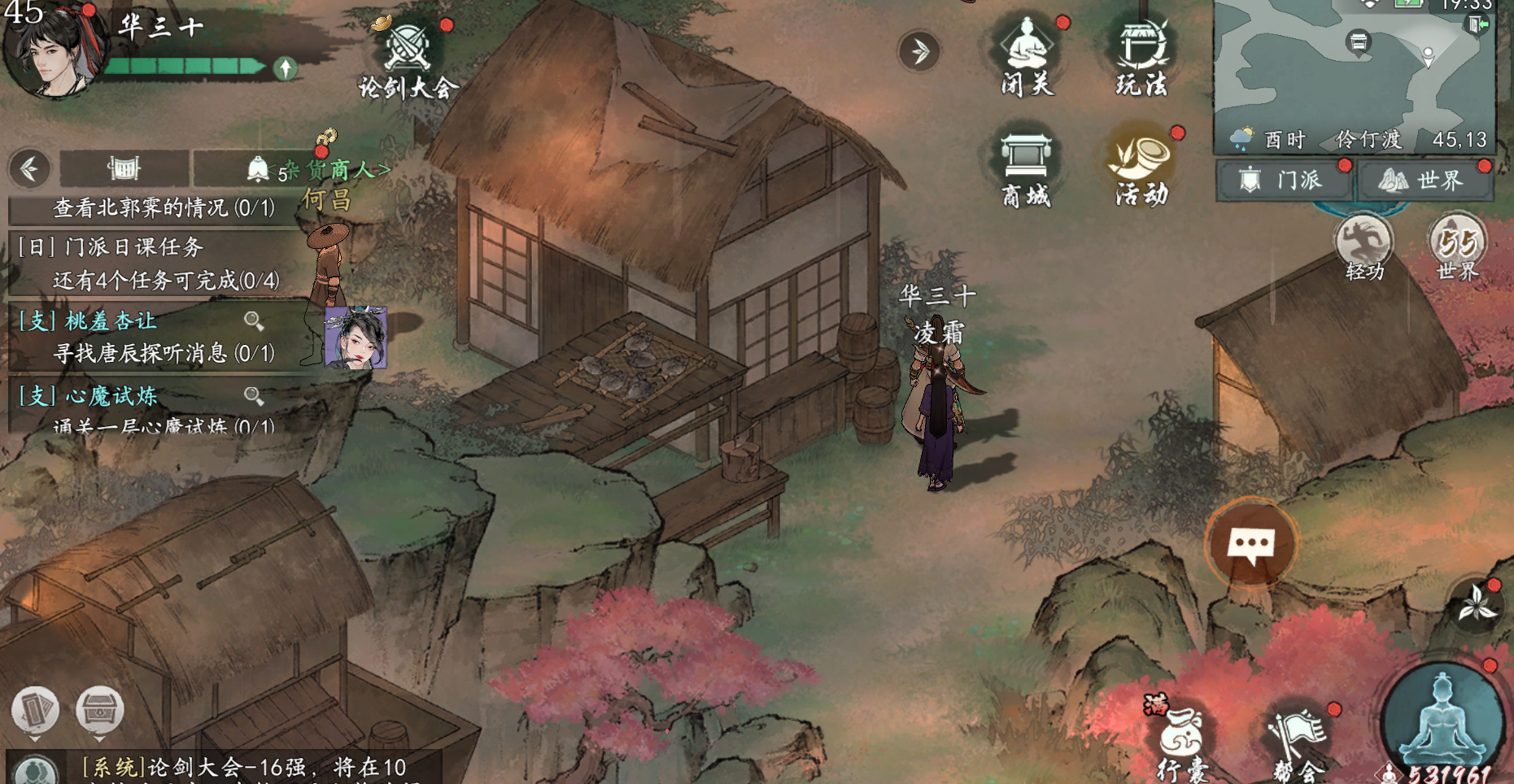Image resolution: width=1514 pixels, height=784 pixels.
Task: Collapse the top icon row arrow
Action: (x=919, y=52)
